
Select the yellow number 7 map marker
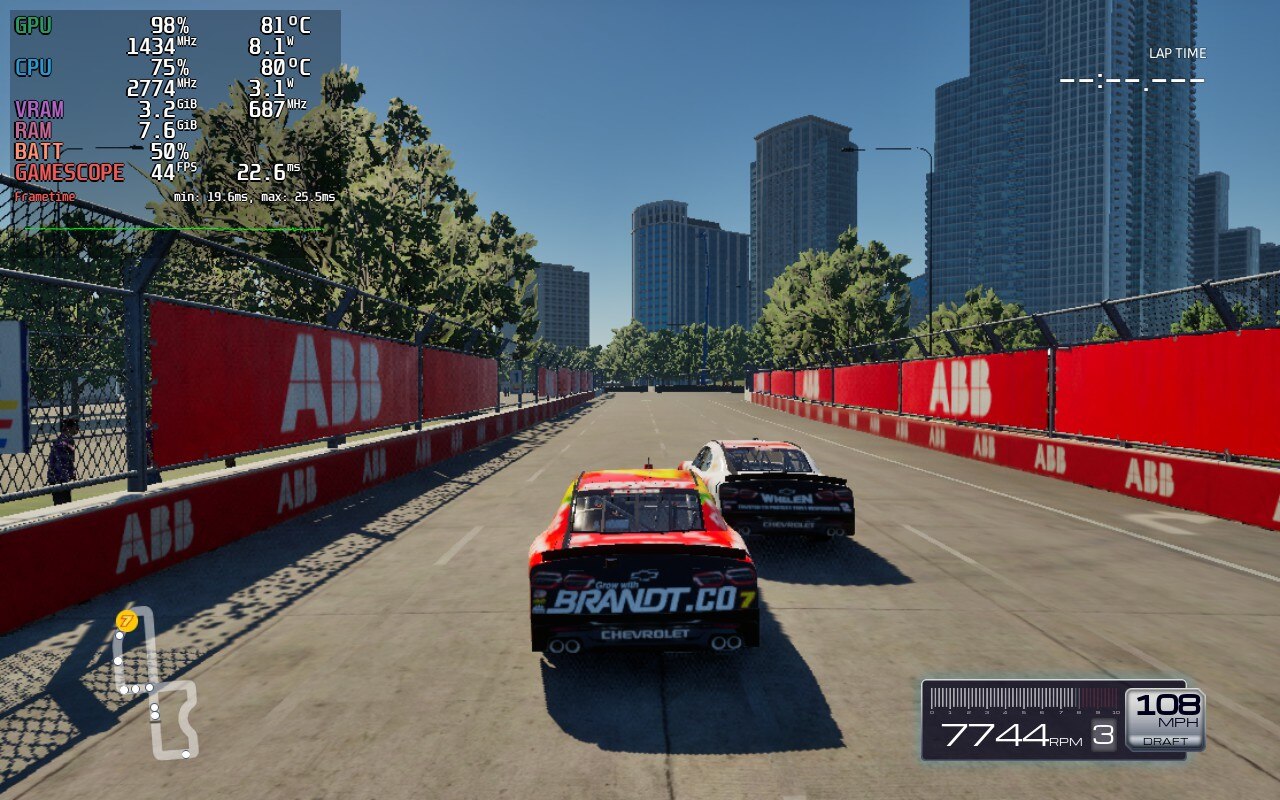click(126, 622)
